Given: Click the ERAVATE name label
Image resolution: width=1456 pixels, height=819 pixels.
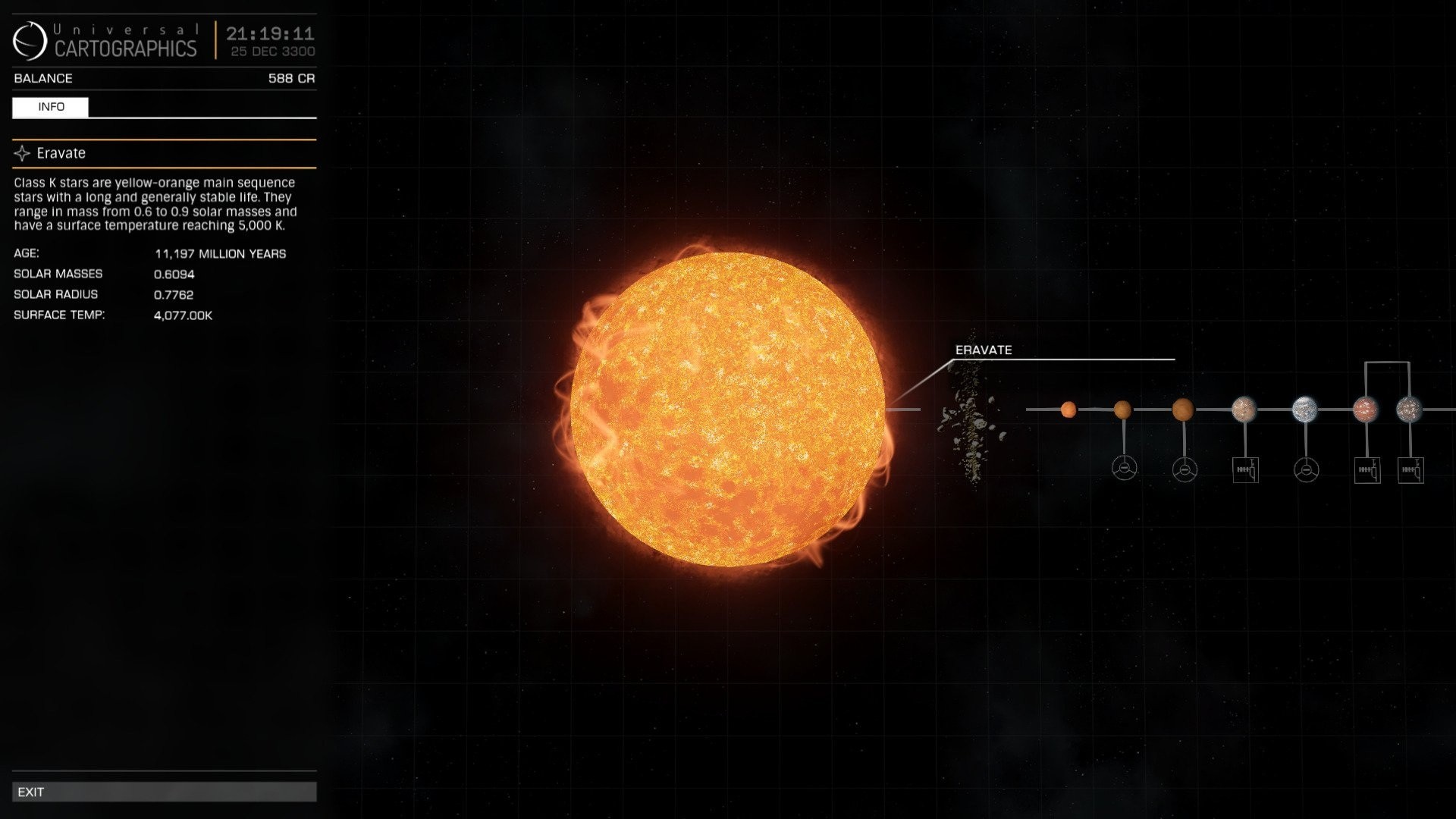Looking at the screenshot, I should (984, 350).
